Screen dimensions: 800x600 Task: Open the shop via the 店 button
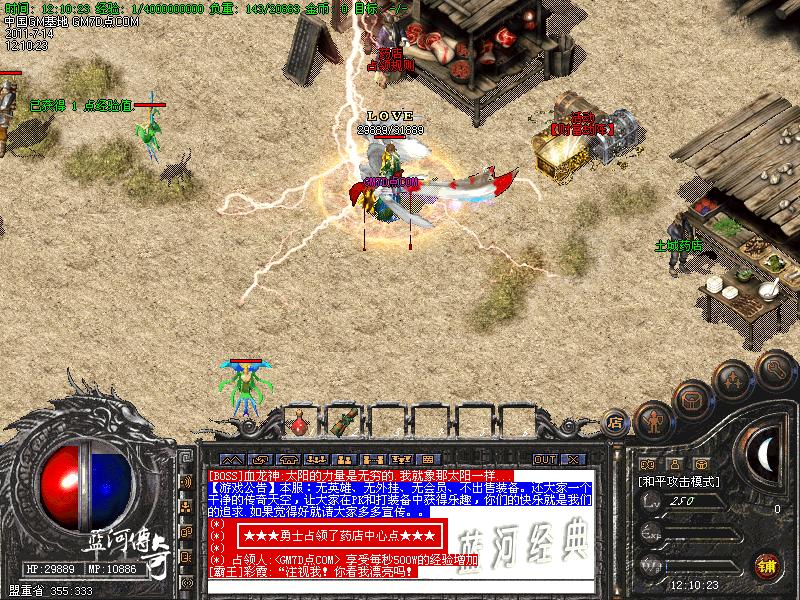click(615, 423)
